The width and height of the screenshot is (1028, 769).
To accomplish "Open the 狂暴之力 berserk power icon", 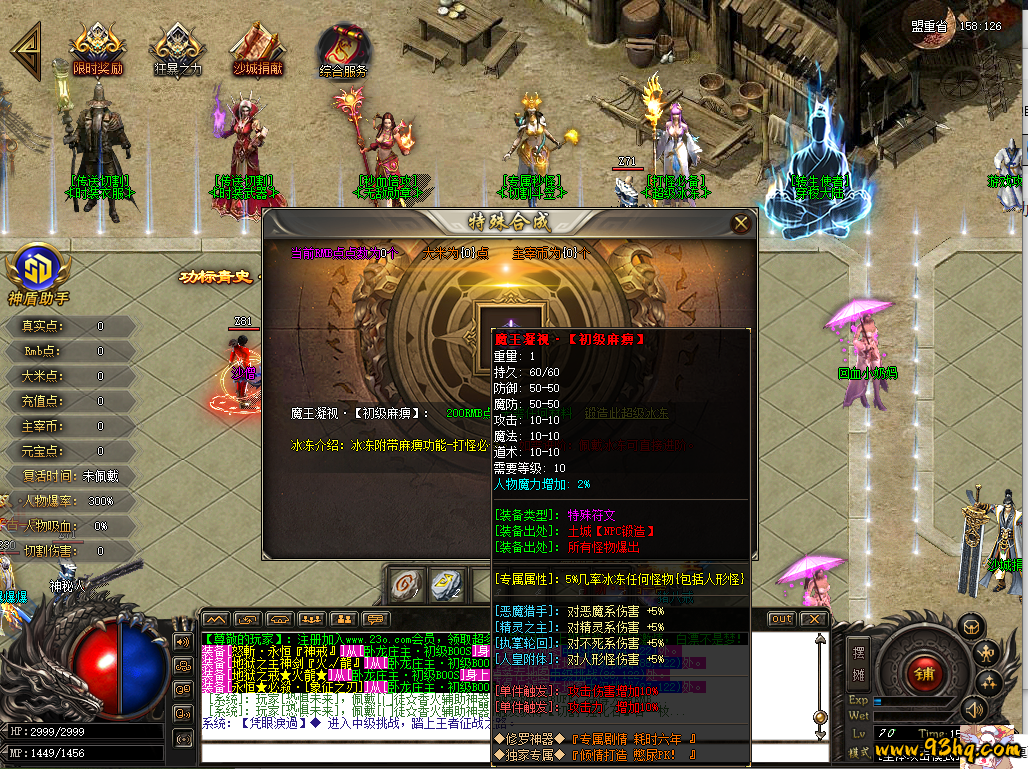I will (x=177, y=49).
